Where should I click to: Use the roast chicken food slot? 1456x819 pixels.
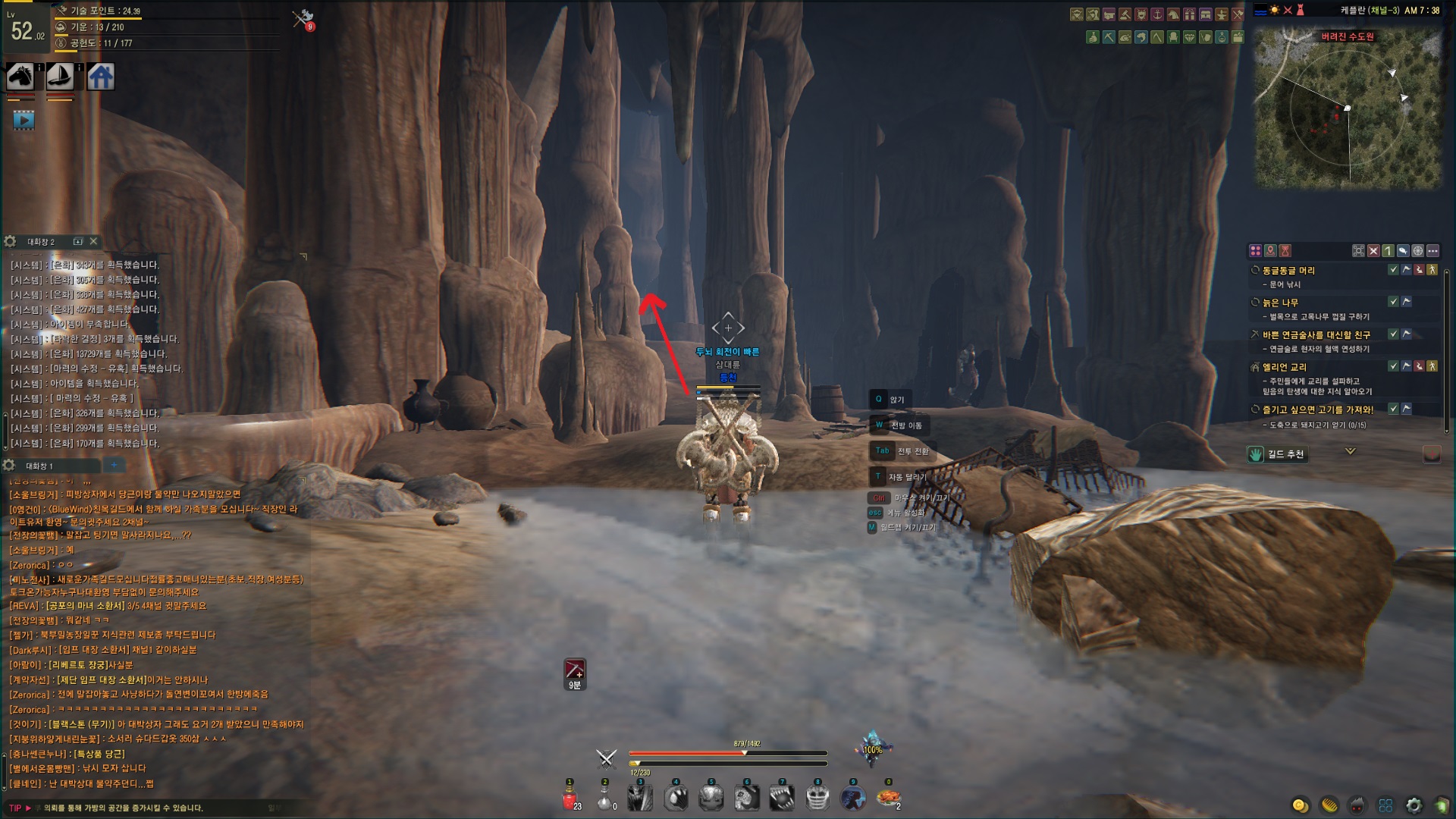click(888, 799)
